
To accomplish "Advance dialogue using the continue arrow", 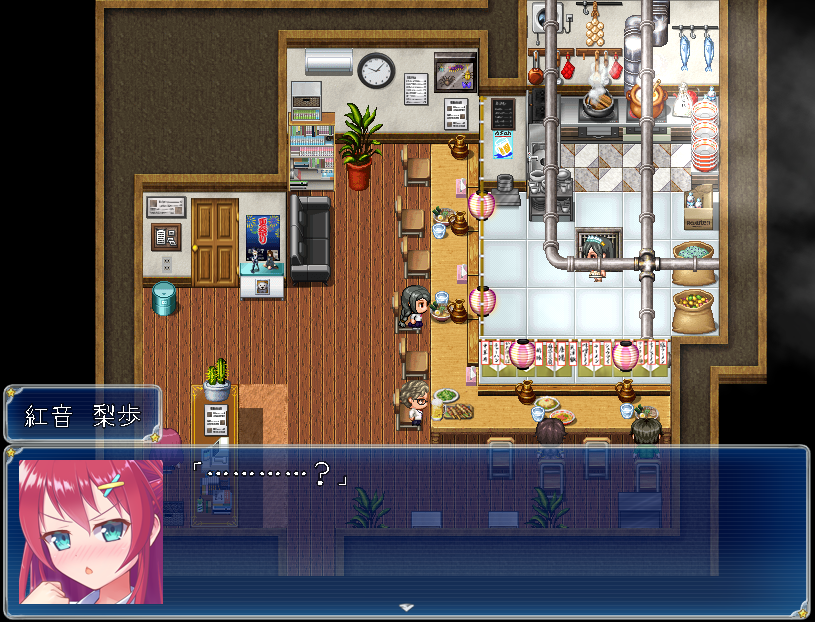I will pyautogui.click(x=406, y=607).
